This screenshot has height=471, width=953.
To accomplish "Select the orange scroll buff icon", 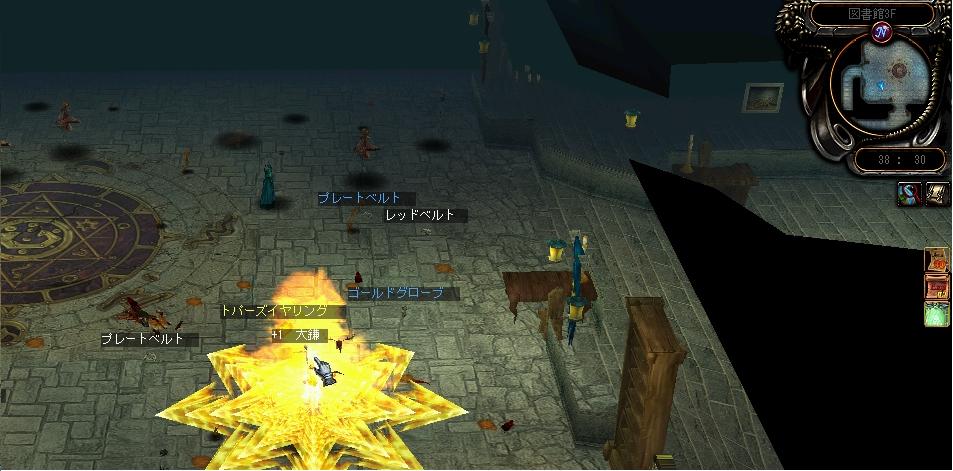I will [x=938, y=260].
